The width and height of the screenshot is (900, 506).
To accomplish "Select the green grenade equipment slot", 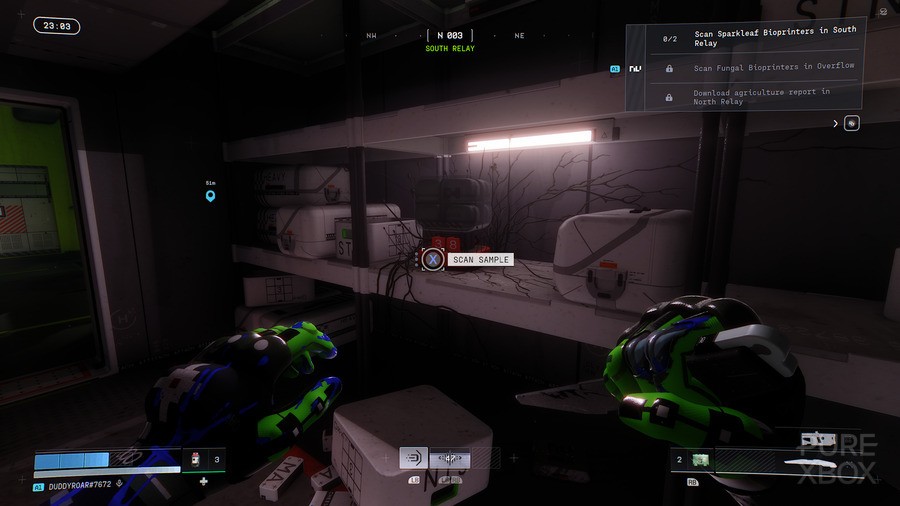I will click(700, 460).
